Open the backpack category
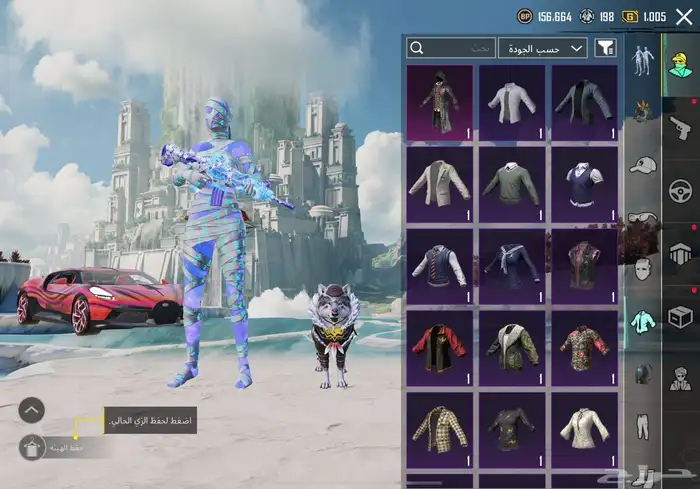Image resolution: width=700 pixels, height=489 pixels. pyautogui.click(x=642, y=373)
